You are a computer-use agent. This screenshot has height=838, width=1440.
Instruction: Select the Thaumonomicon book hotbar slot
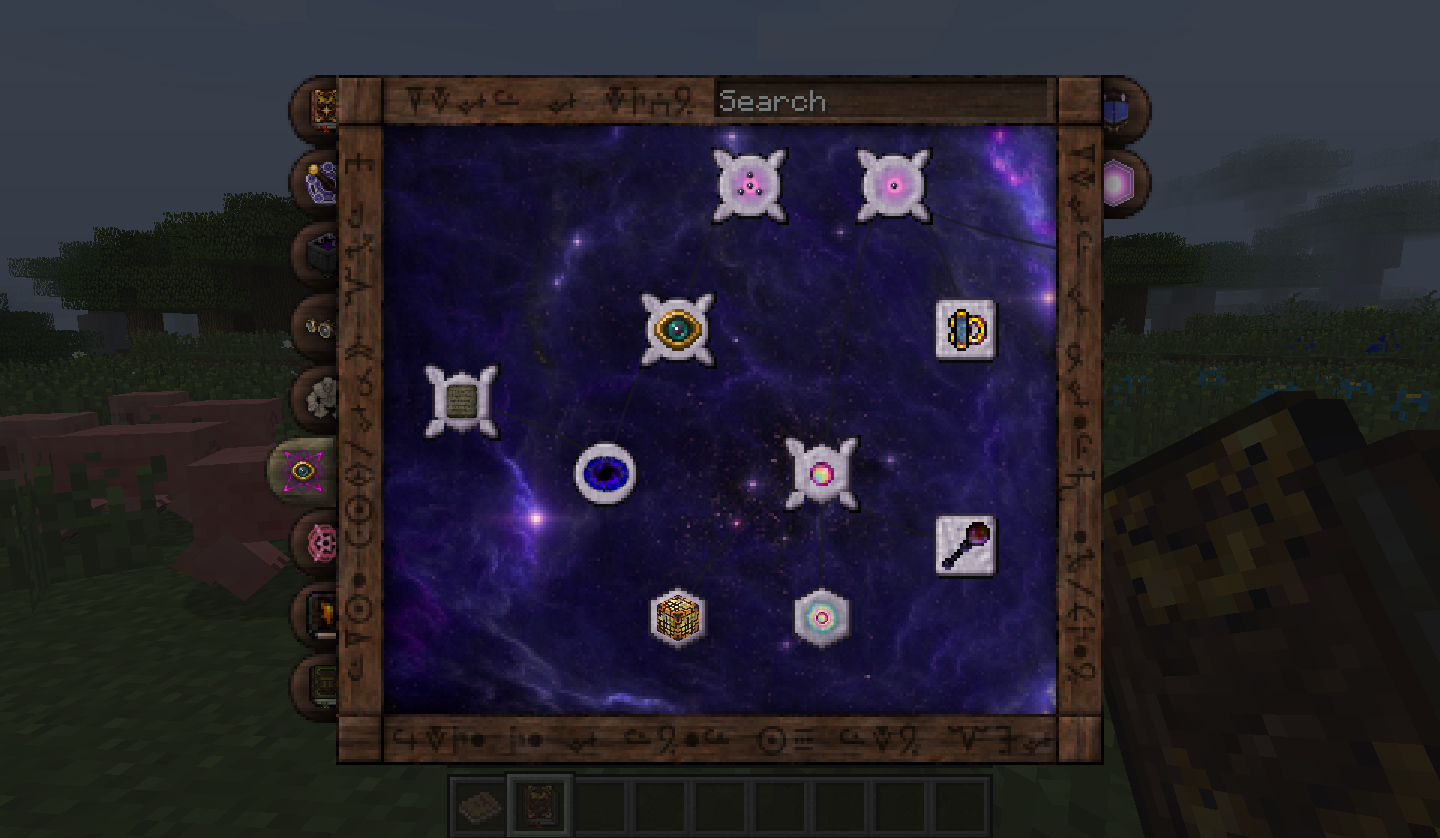click(x=541, y=803)
